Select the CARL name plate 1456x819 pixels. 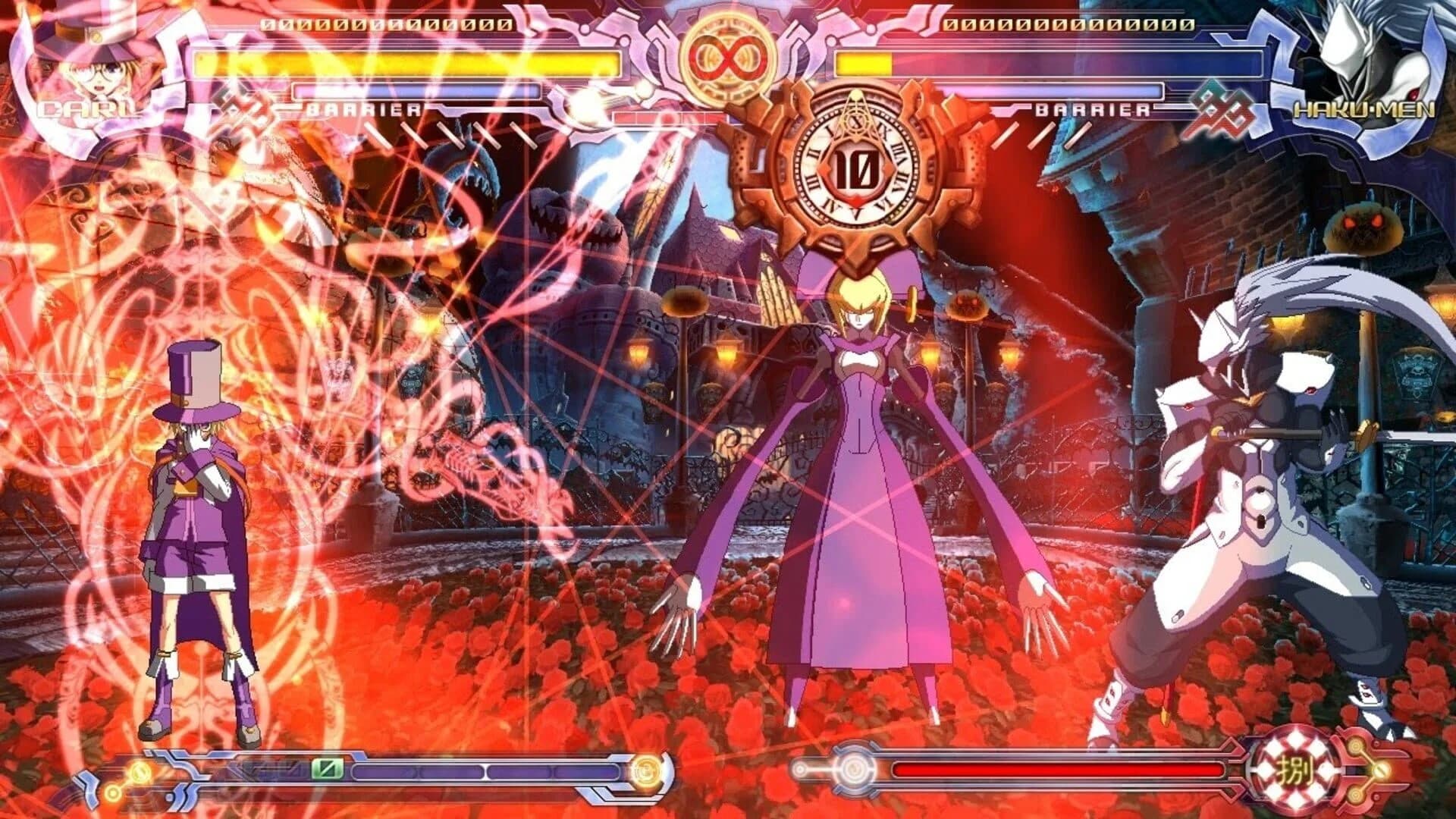pyautogui.click(x=87, y=110)
